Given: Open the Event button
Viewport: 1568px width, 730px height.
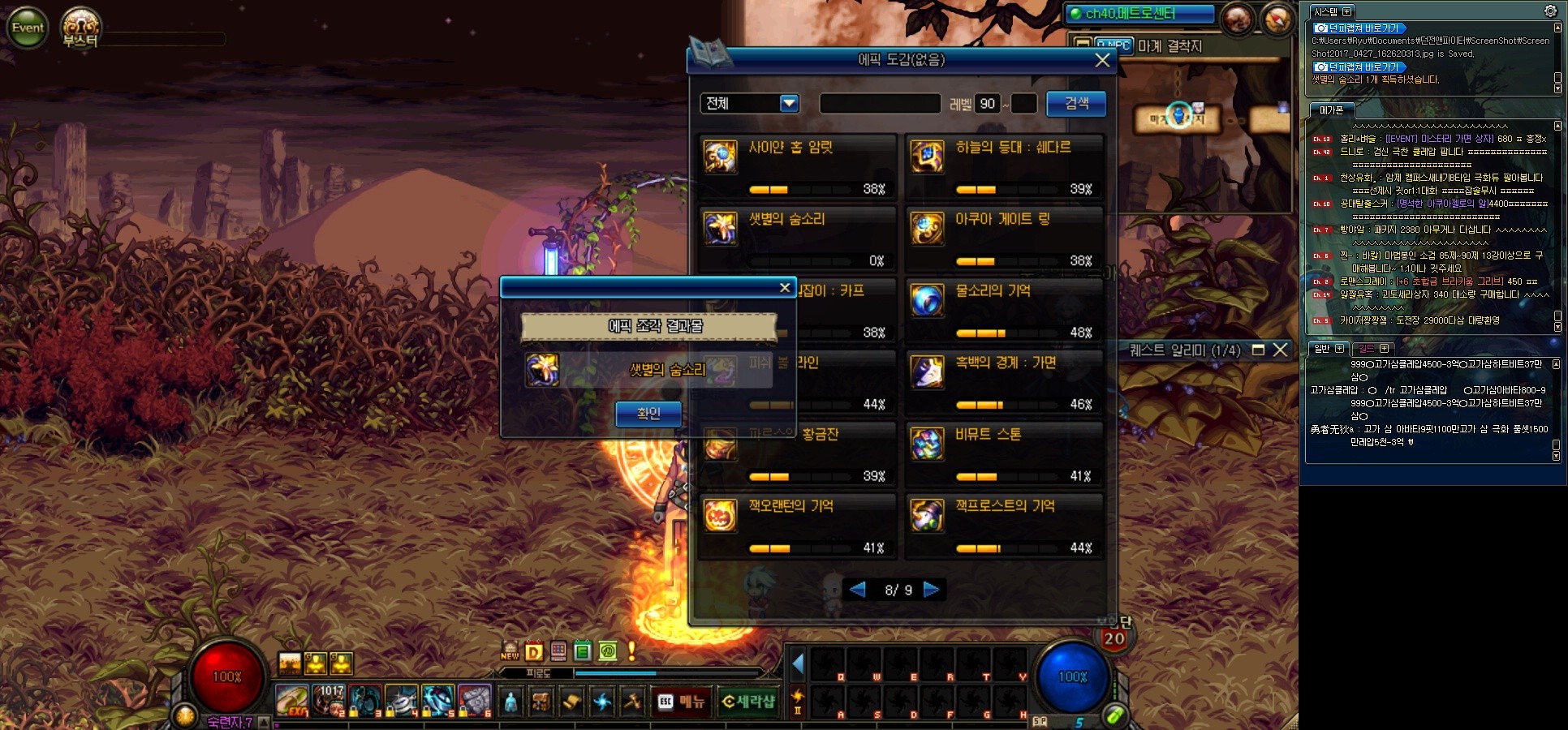Looking at the screenshot, I should [28, 28].
